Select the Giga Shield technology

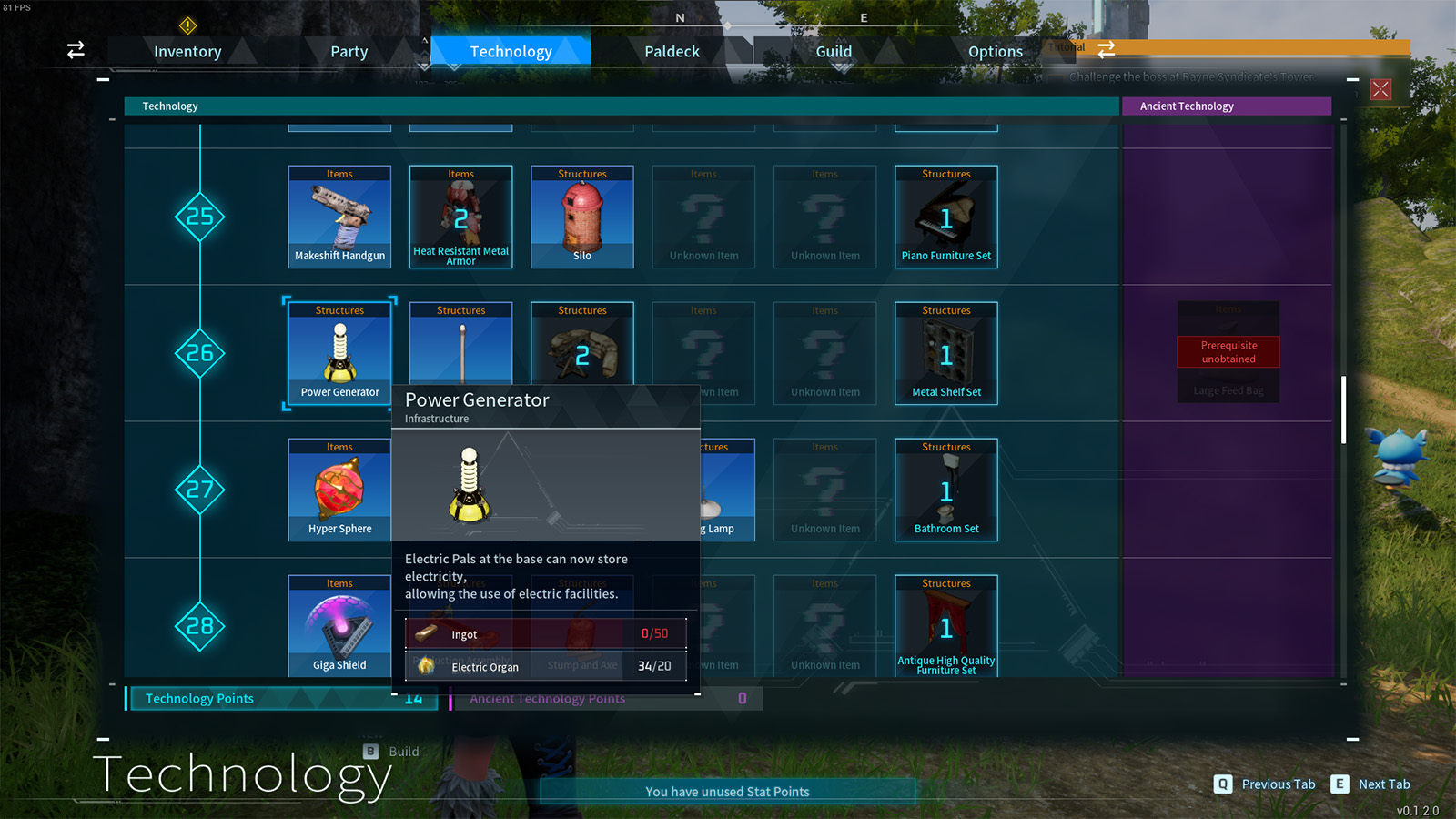pos(339,626)
